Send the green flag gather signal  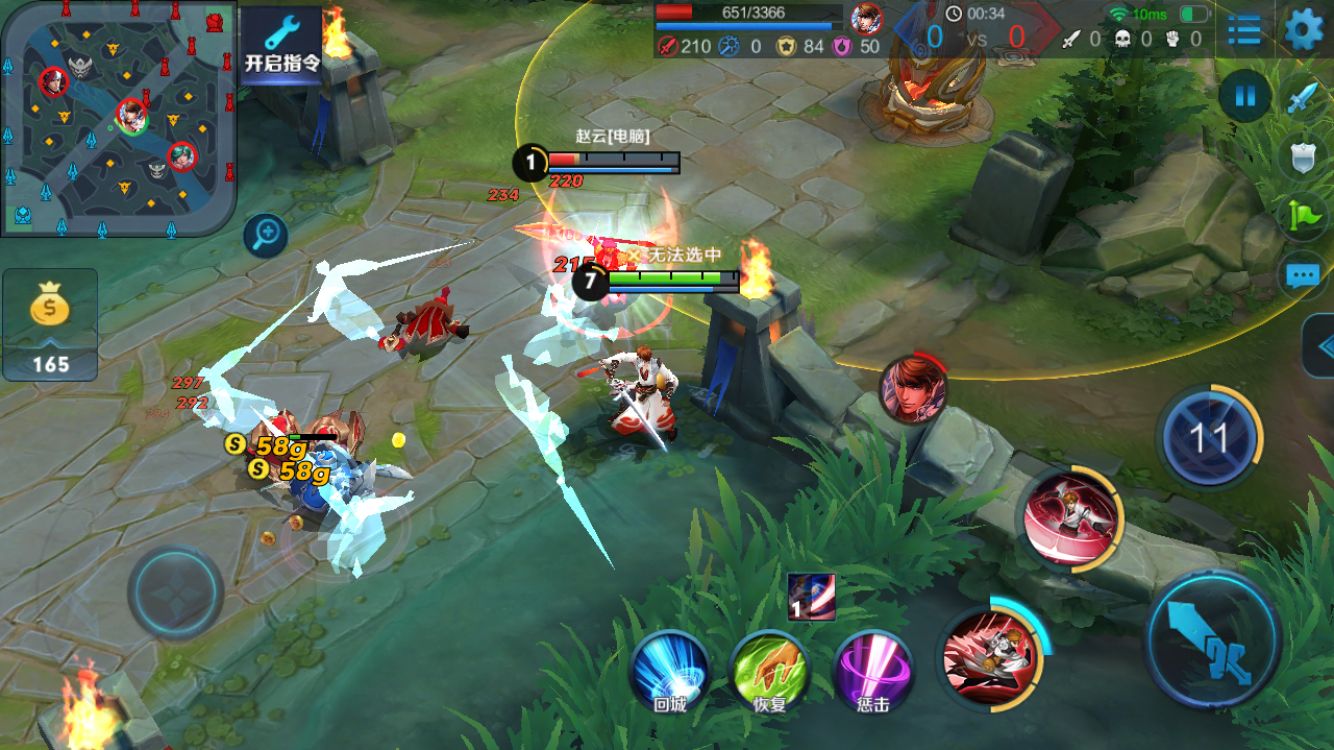(x=1304, y=214)
